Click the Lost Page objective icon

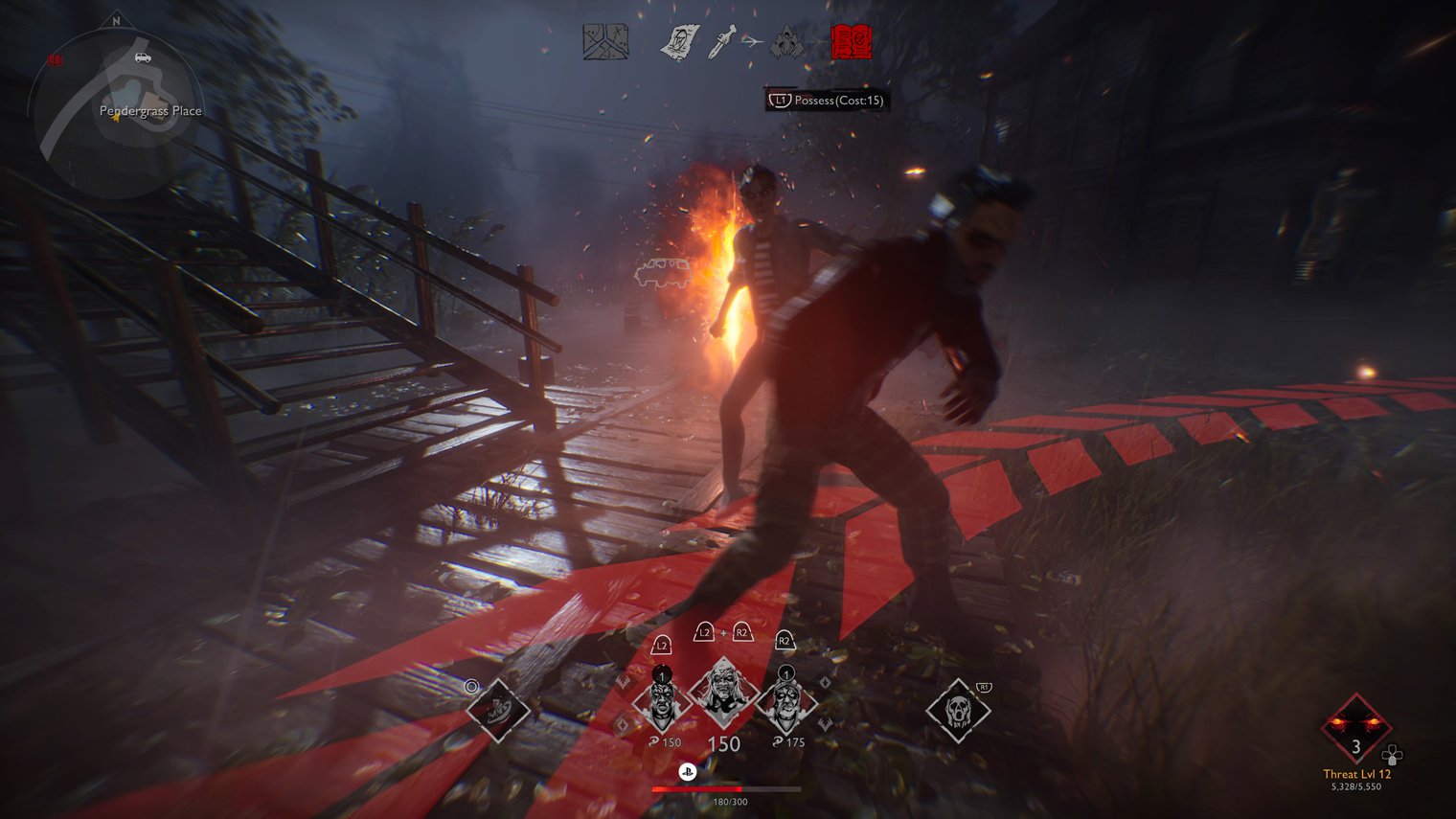(679, 43)
